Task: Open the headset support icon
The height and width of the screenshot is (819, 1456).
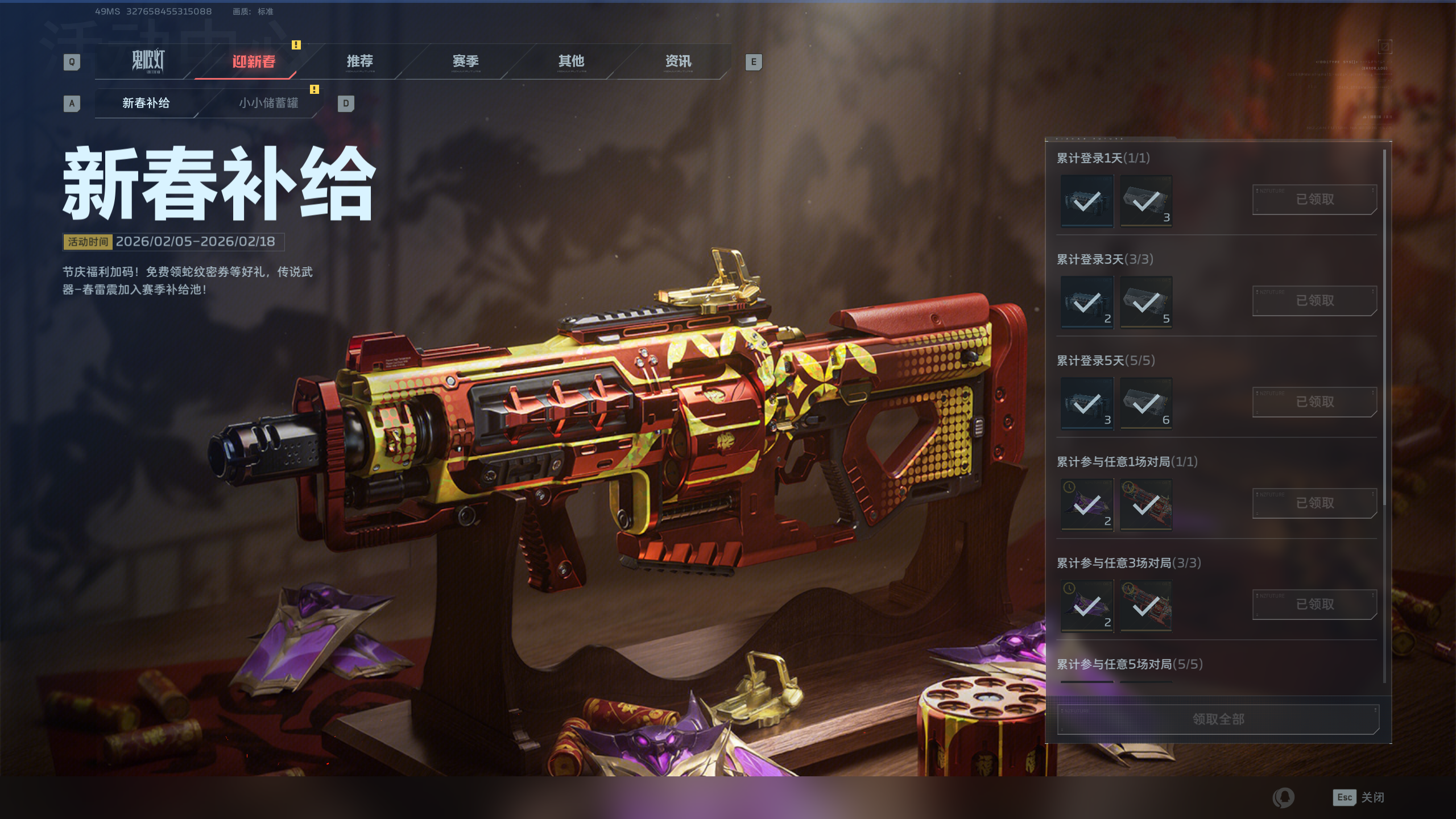Action: 1284,797
